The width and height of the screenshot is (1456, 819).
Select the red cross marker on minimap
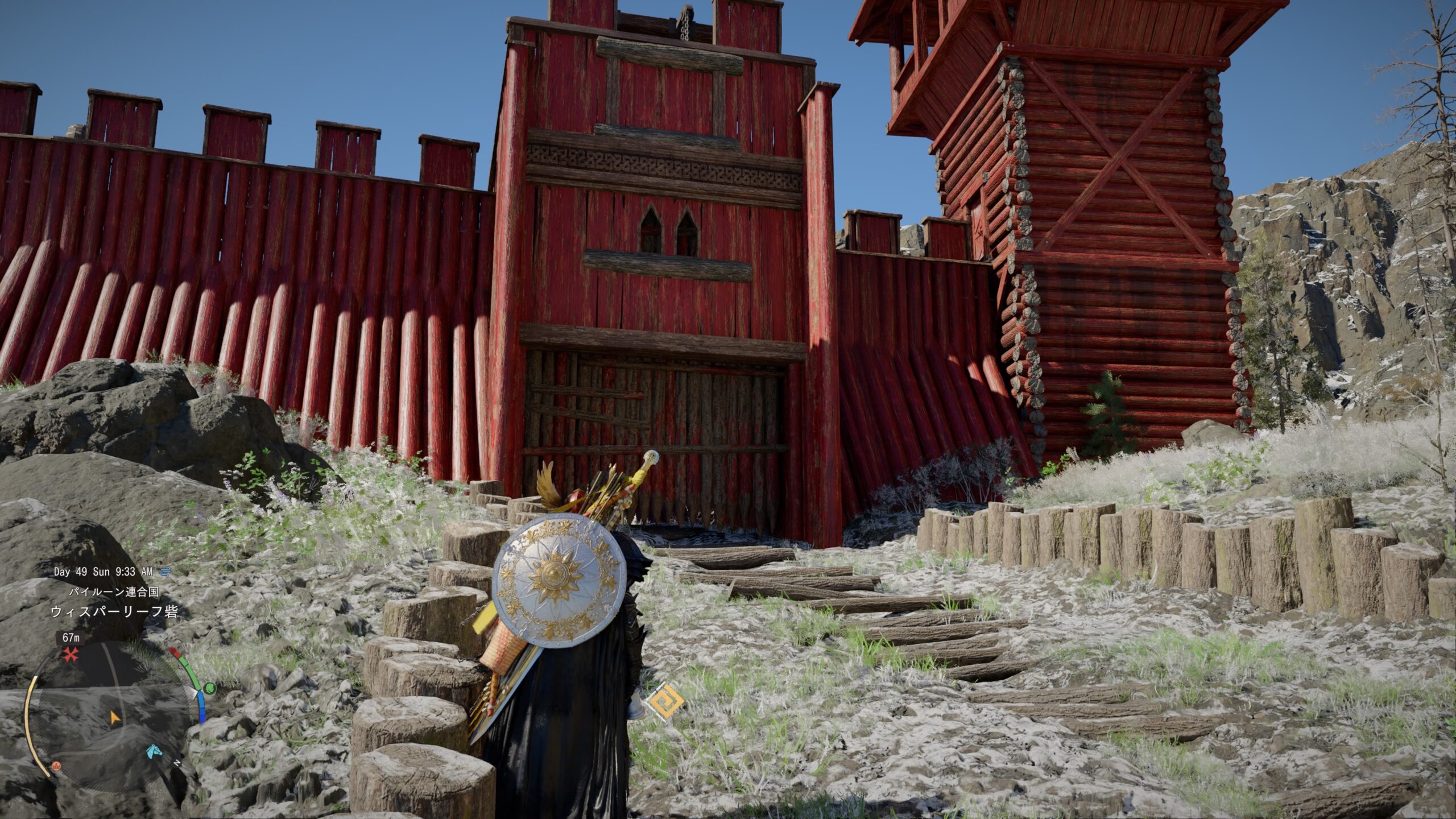[x=71, y=655]
